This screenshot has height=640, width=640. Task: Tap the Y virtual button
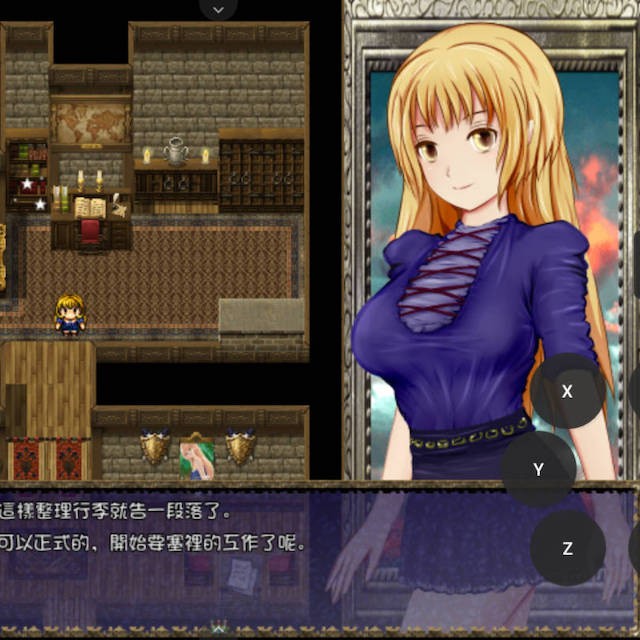[x=539, y=469]
